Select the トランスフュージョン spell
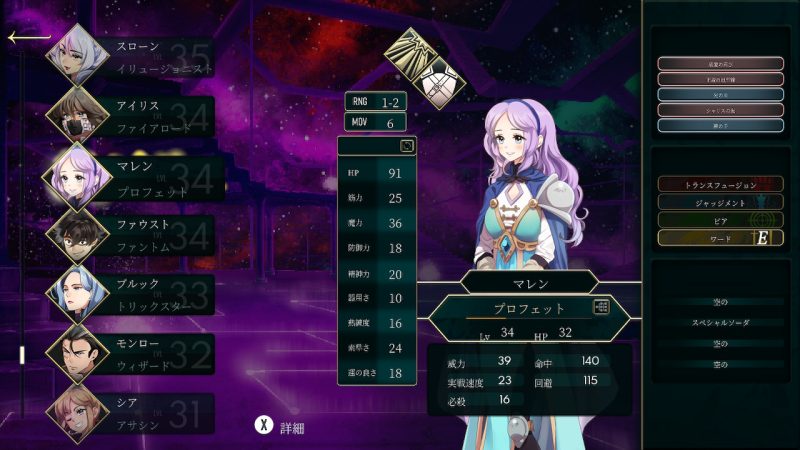This screenshot has height=450, width=800. [720, 185]
